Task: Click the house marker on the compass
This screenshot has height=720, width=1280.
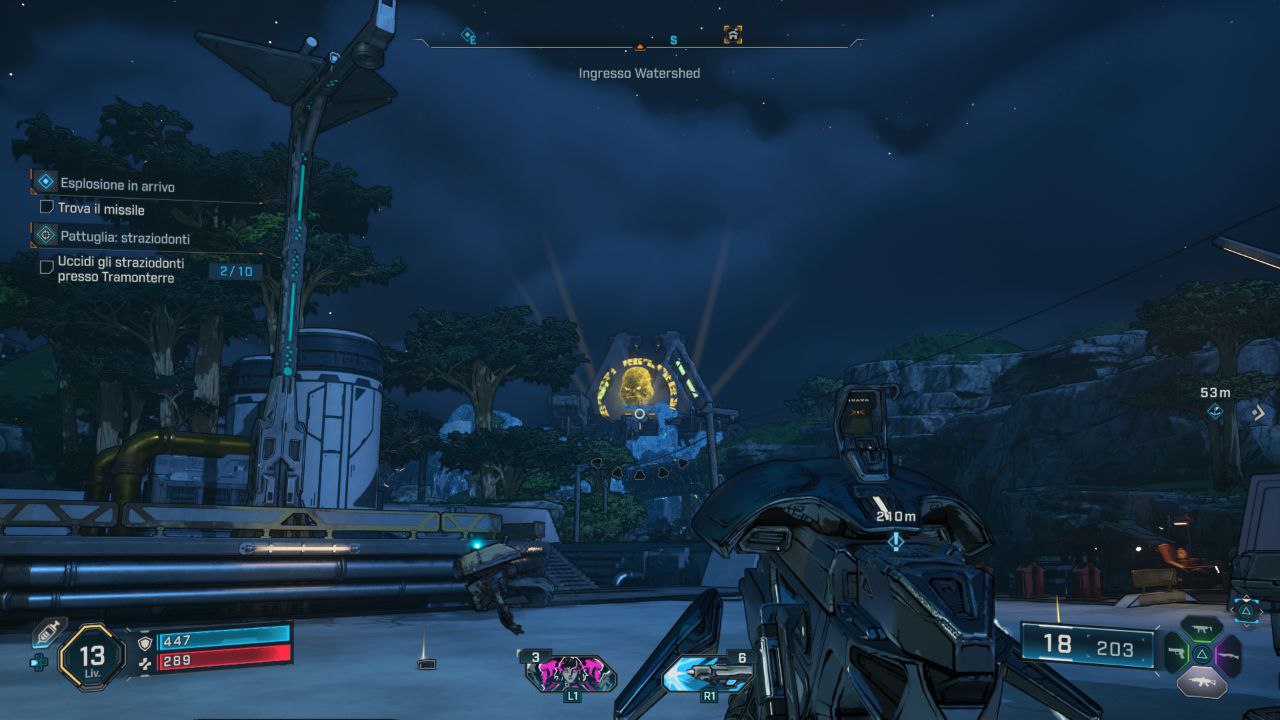Action: (x=733, y=35)
